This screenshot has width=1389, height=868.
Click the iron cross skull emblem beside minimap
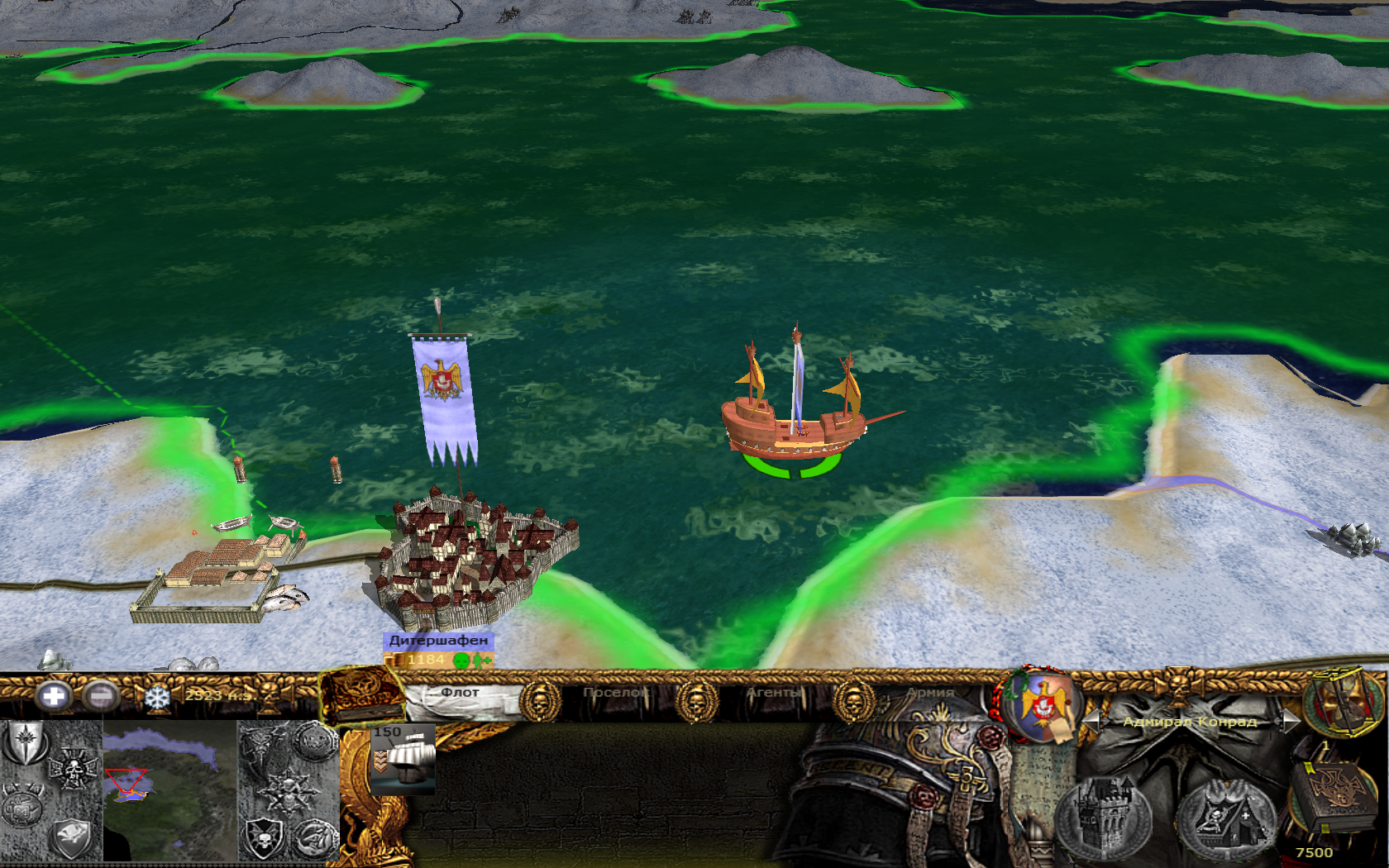(x=73, y=769)
